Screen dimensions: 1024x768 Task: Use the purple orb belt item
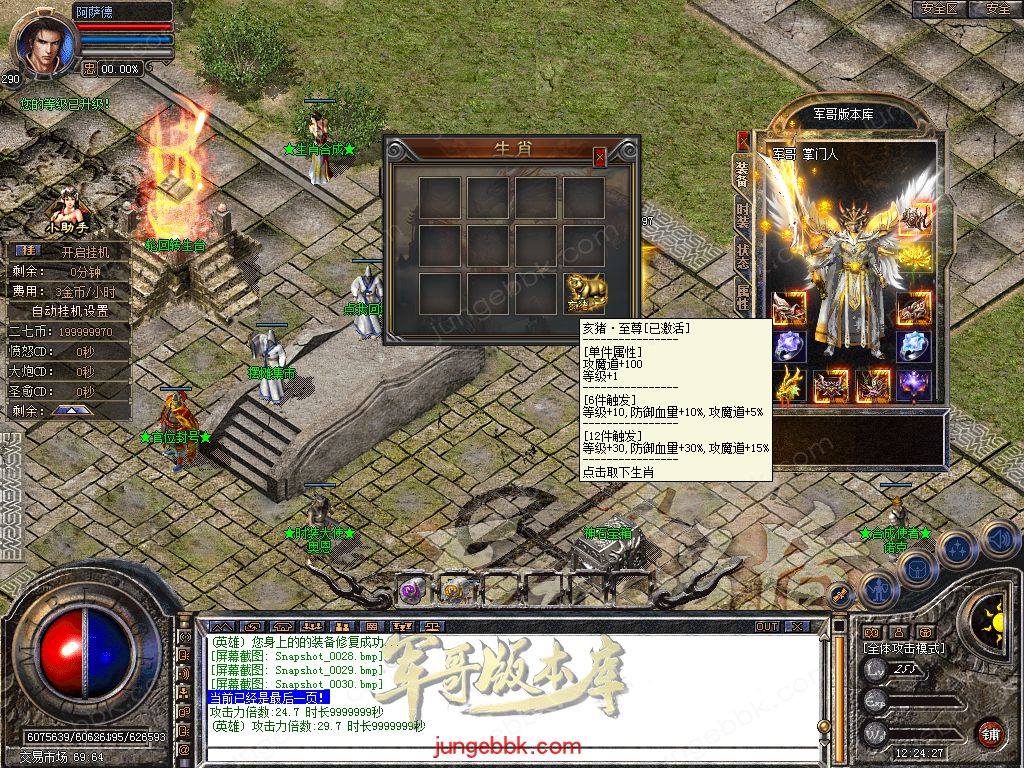tap(411, 591)
